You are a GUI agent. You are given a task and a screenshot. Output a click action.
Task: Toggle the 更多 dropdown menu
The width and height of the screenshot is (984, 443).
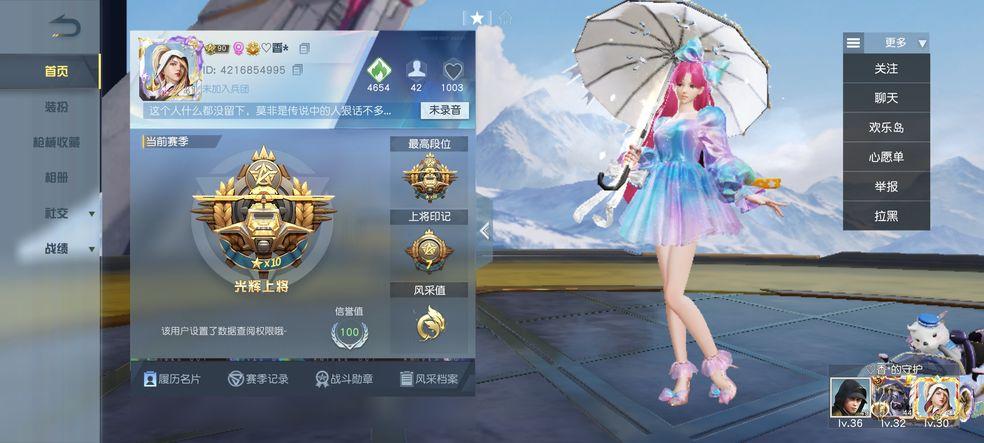click(886, 43)
